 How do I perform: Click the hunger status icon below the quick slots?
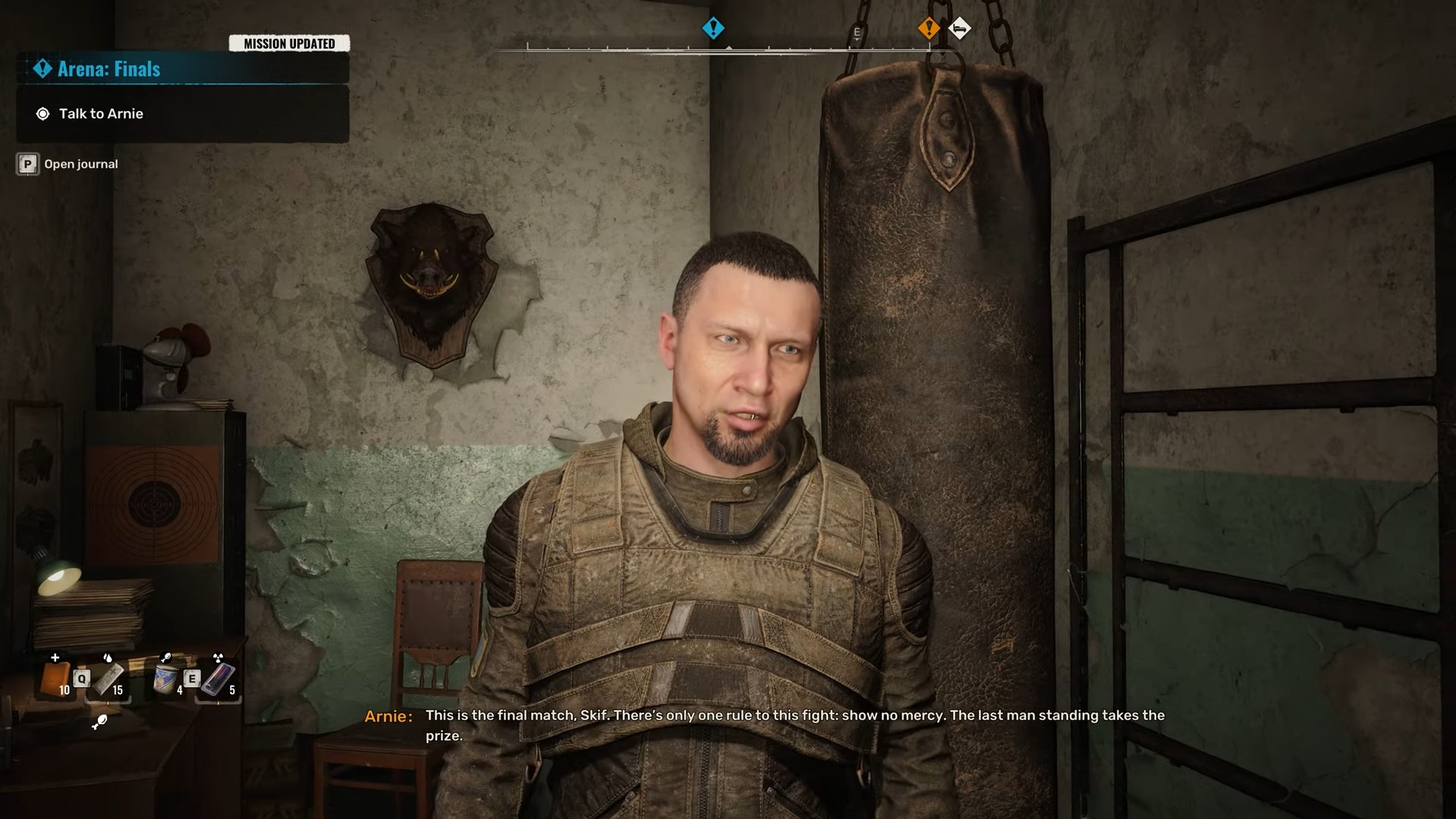(101, 722)
